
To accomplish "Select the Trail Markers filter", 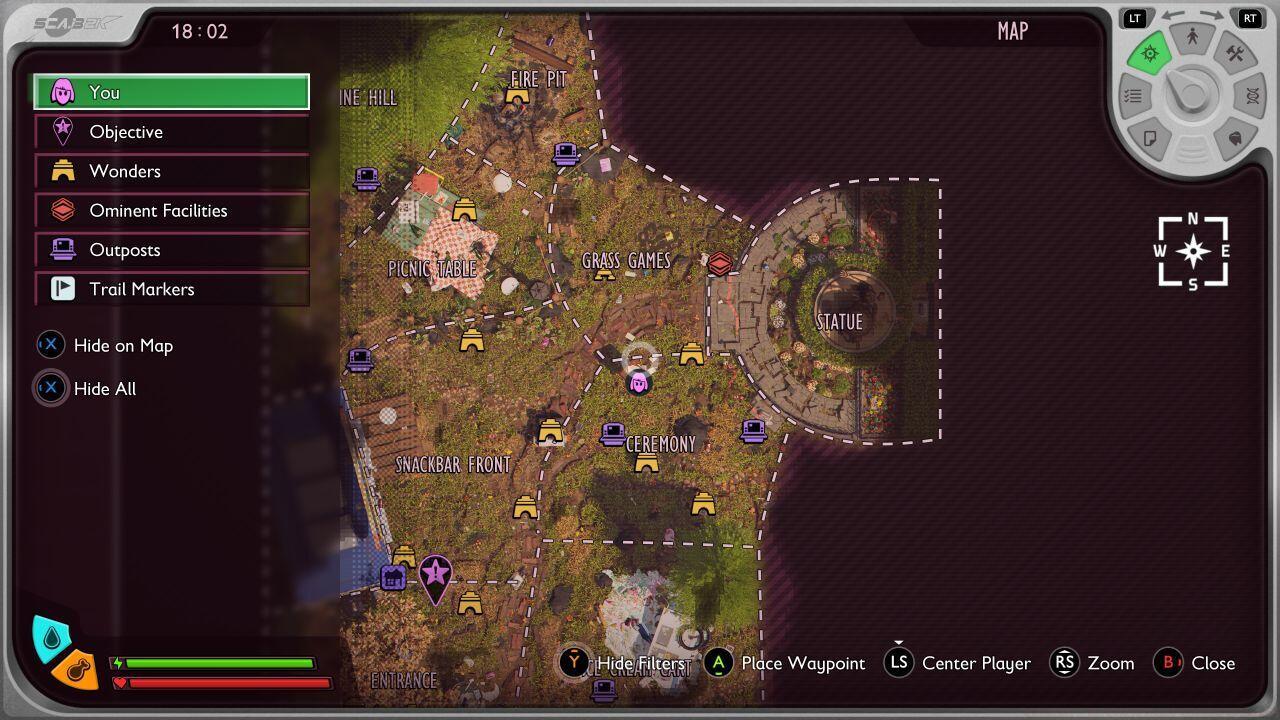I will coord(171,289).
